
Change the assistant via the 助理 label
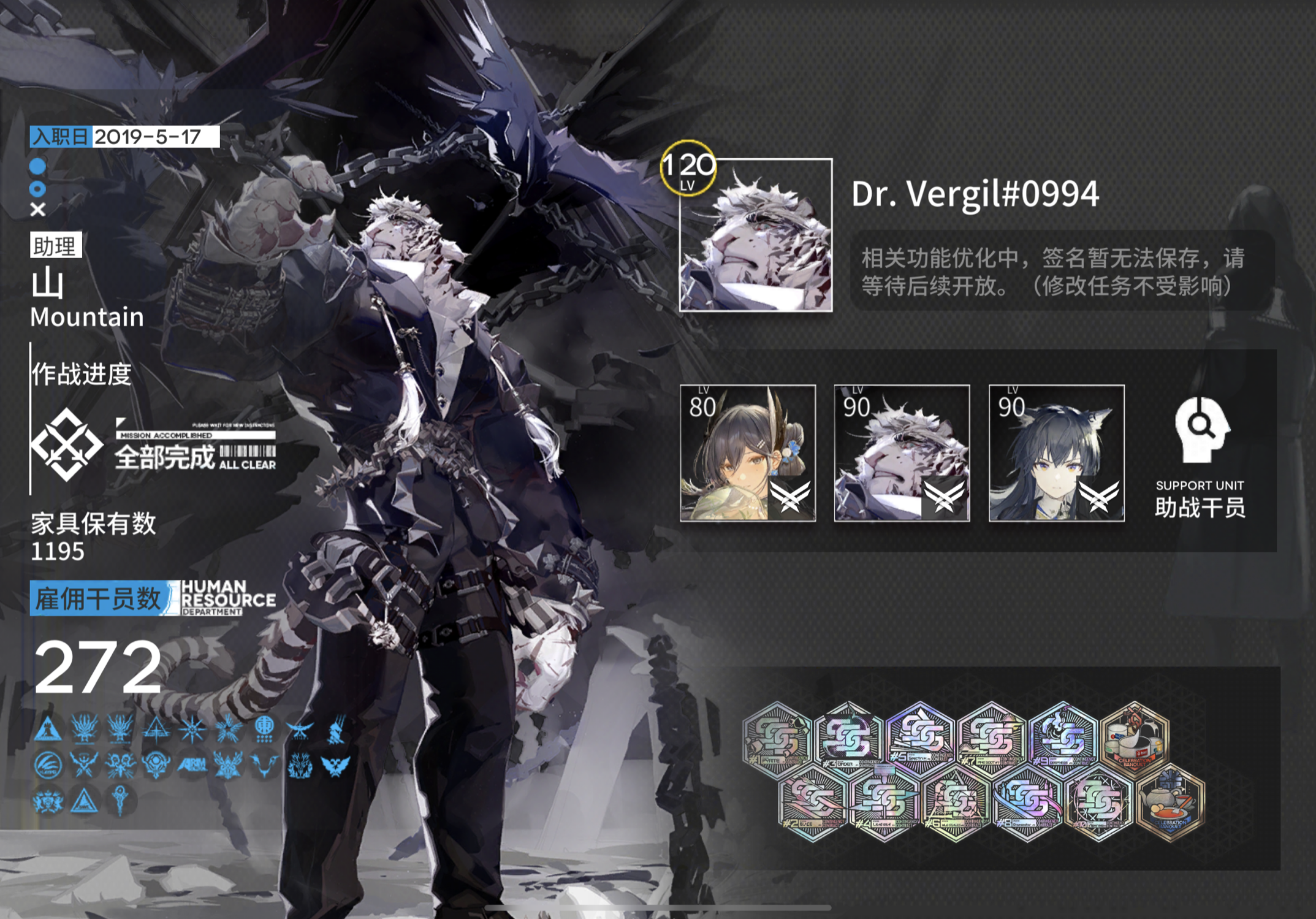click(x=55, y=246)
